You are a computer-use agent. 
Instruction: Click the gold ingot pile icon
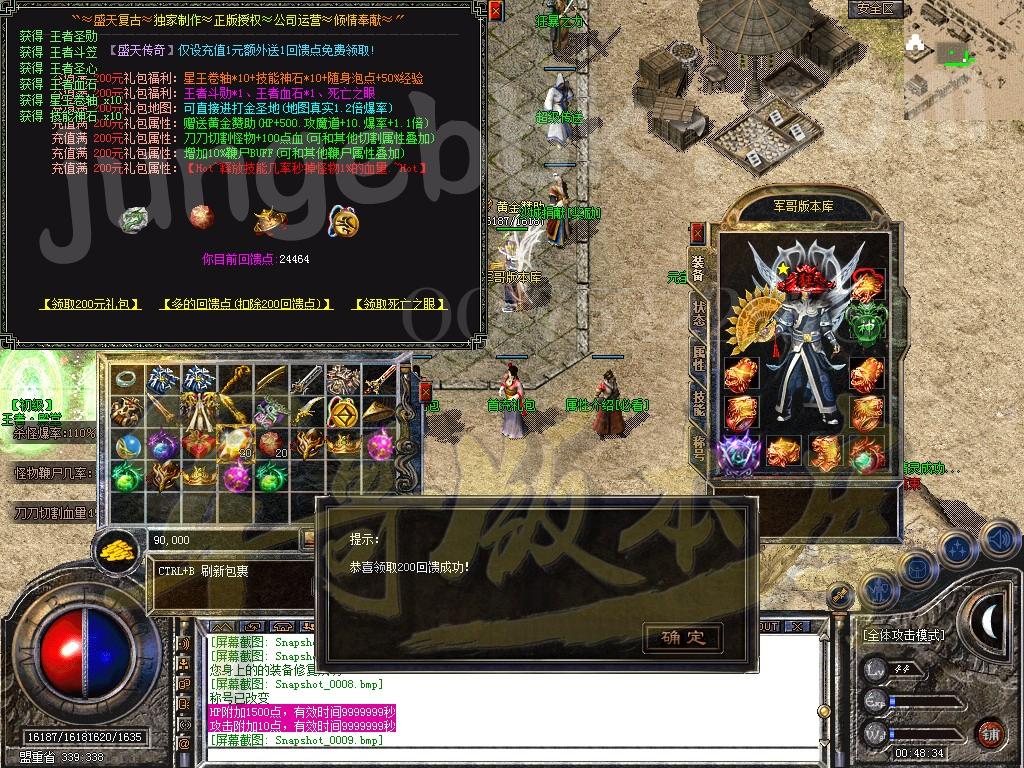tap(119, 548)
